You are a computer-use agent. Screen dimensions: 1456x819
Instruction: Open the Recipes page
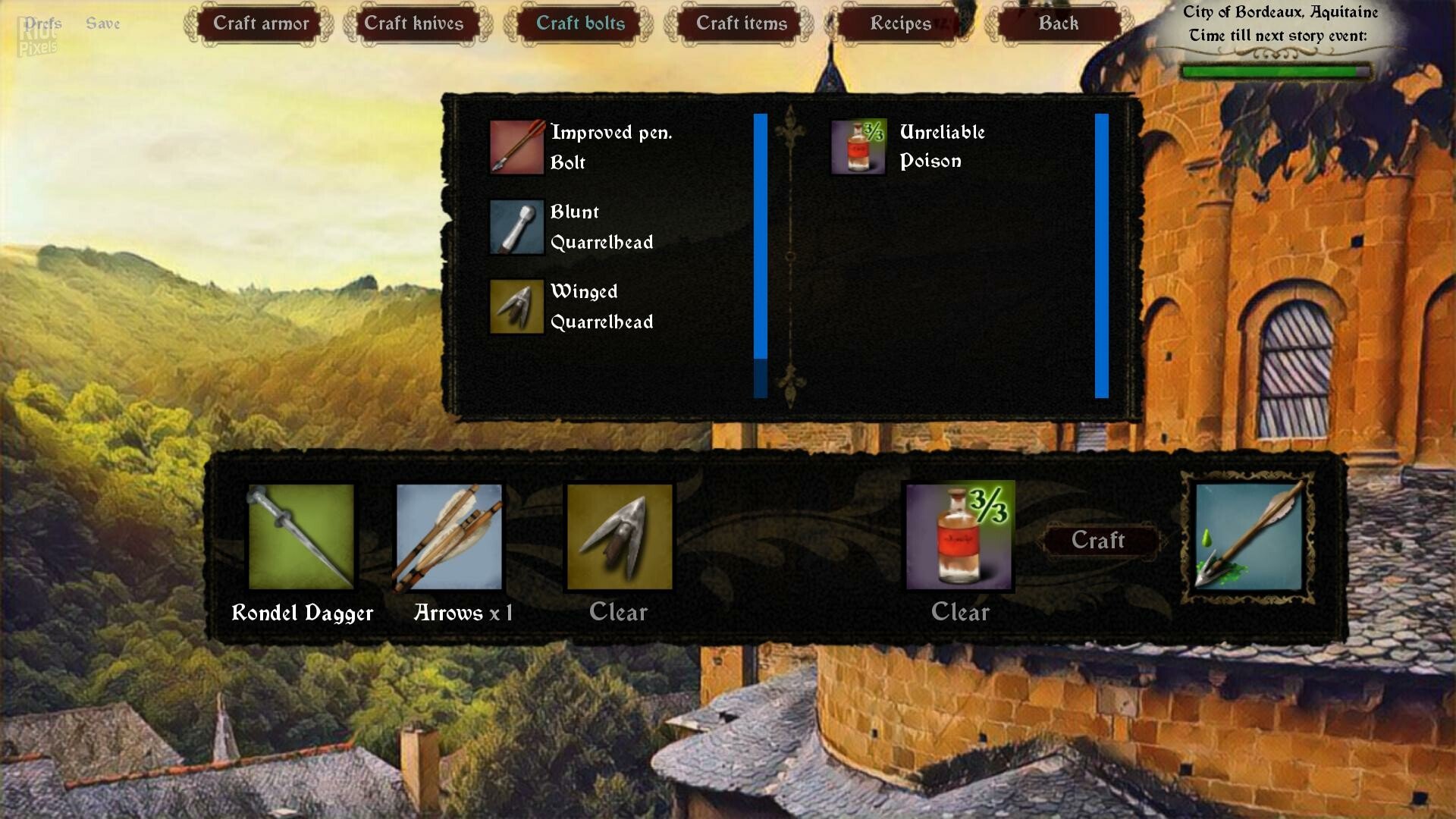900,24
